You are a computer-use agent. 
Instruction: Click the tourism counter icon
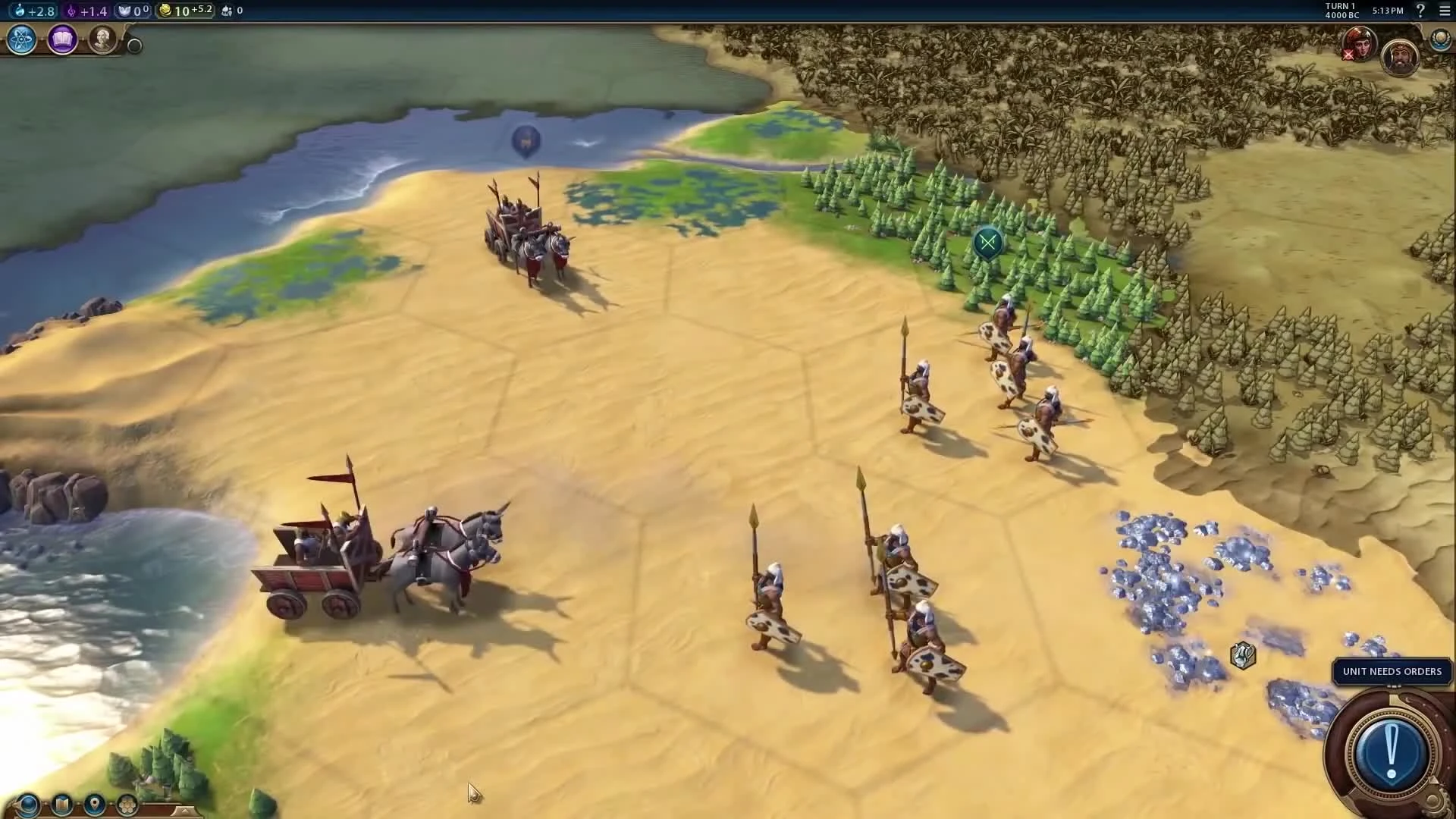pyautogui.click(x=226, y=10)
